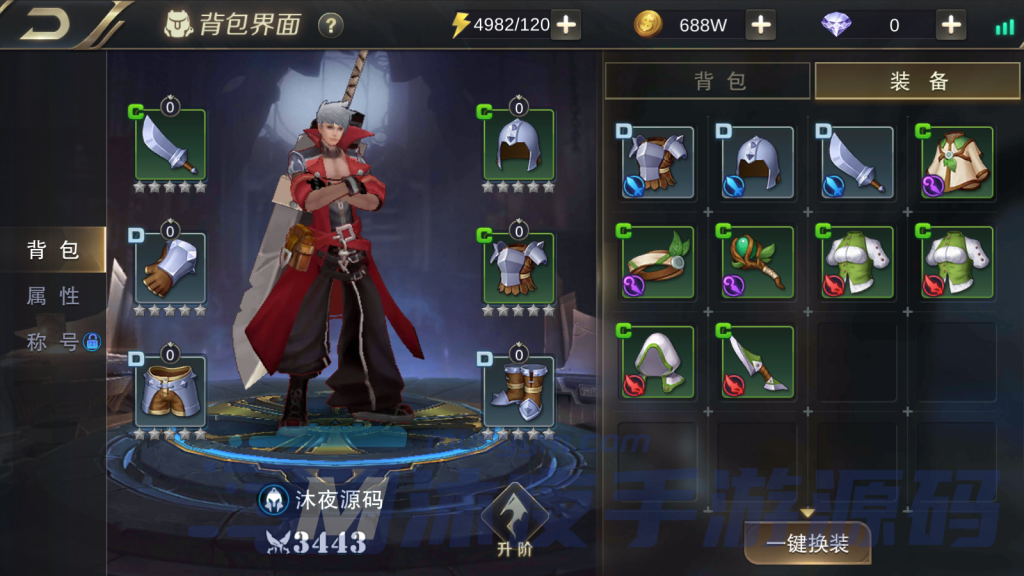Open the backpack help question mark
The image size is (1024, 576).
coord(330,25)
